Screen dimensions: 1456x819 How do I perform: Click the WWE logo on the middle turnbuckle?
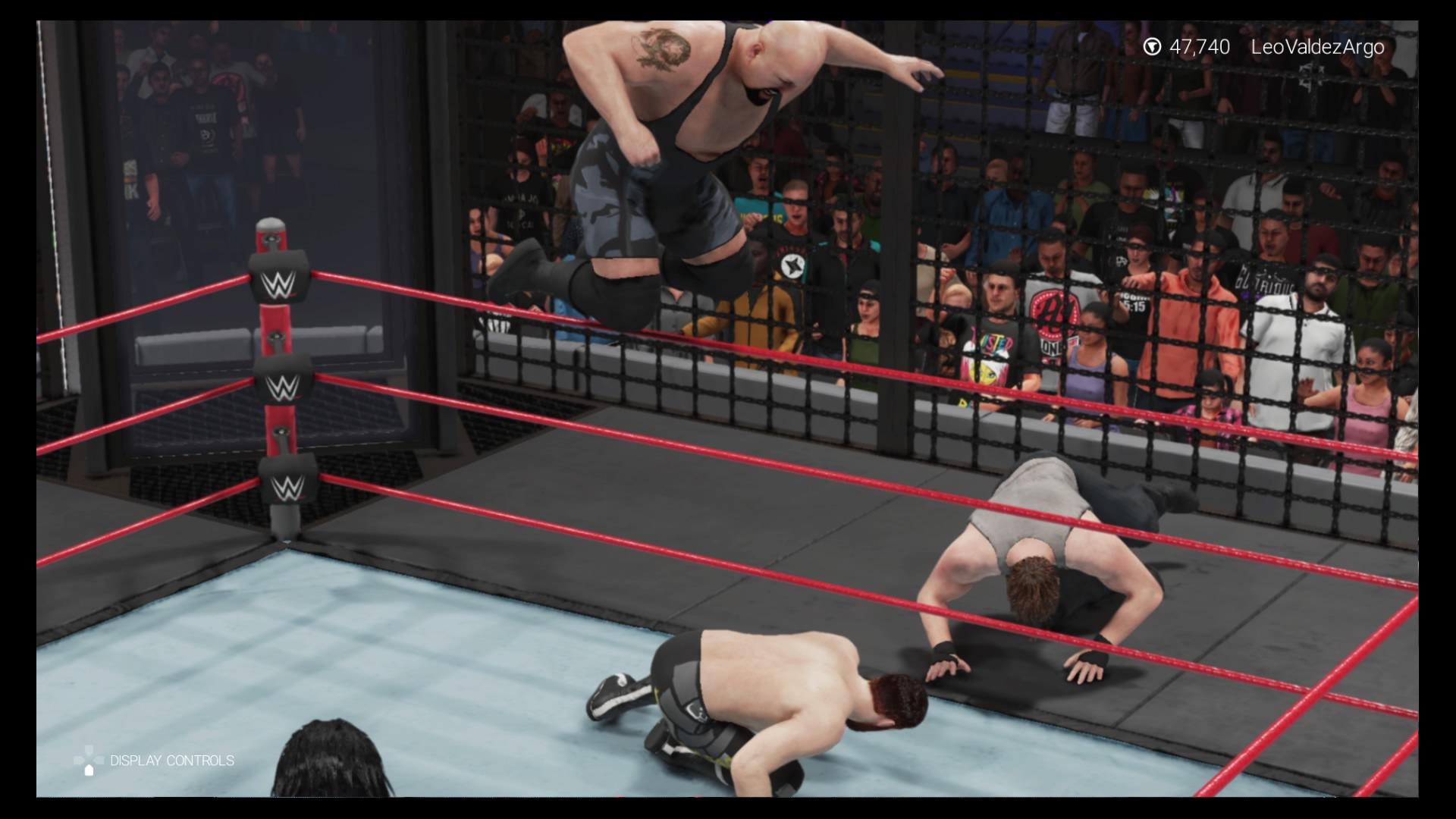tap(283, 385)
